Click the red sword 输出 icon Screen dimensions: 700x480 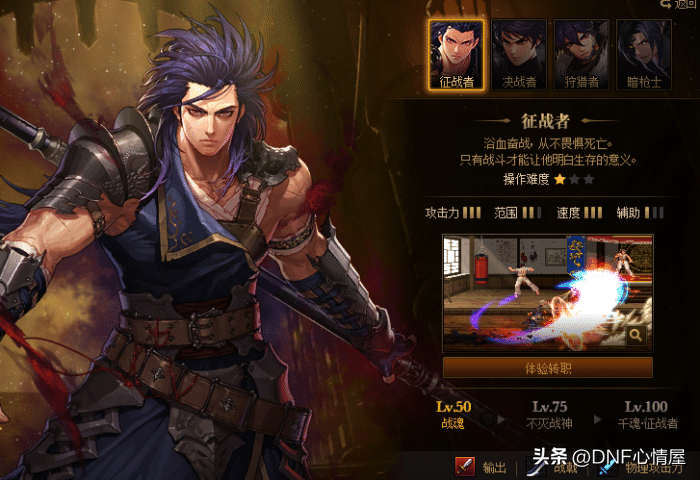coord(465,466)
